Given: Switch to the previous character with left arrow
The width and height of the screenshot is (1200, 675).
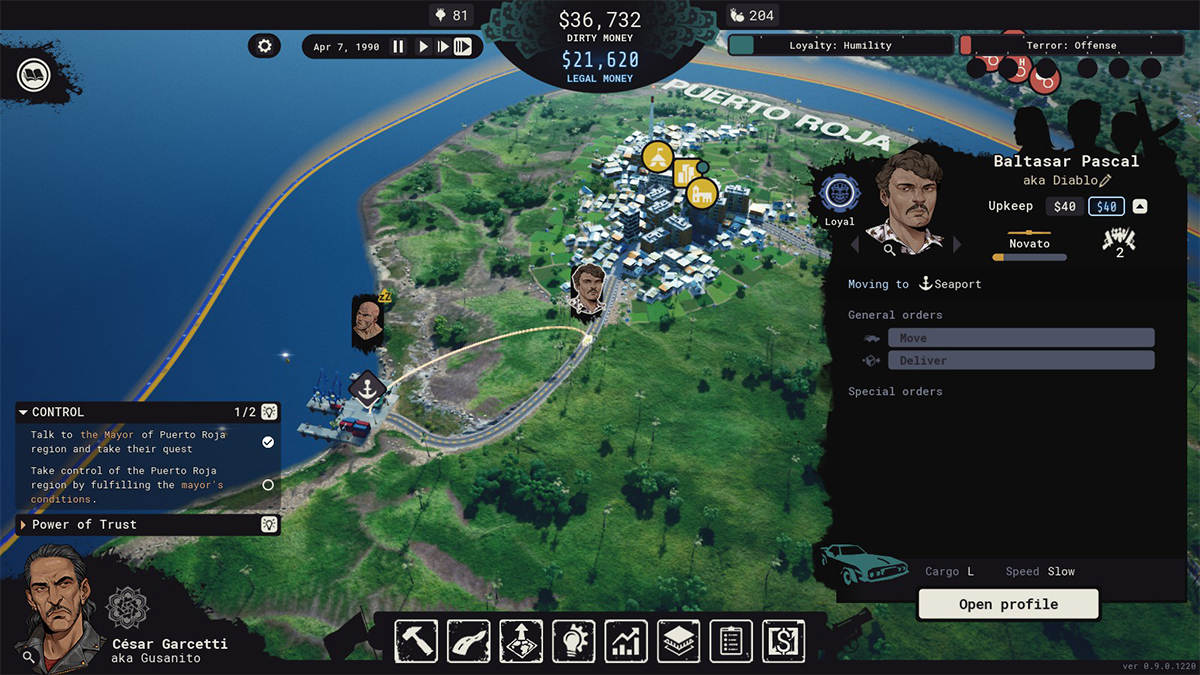Looking at the screenshot, I should coord(856,245).
